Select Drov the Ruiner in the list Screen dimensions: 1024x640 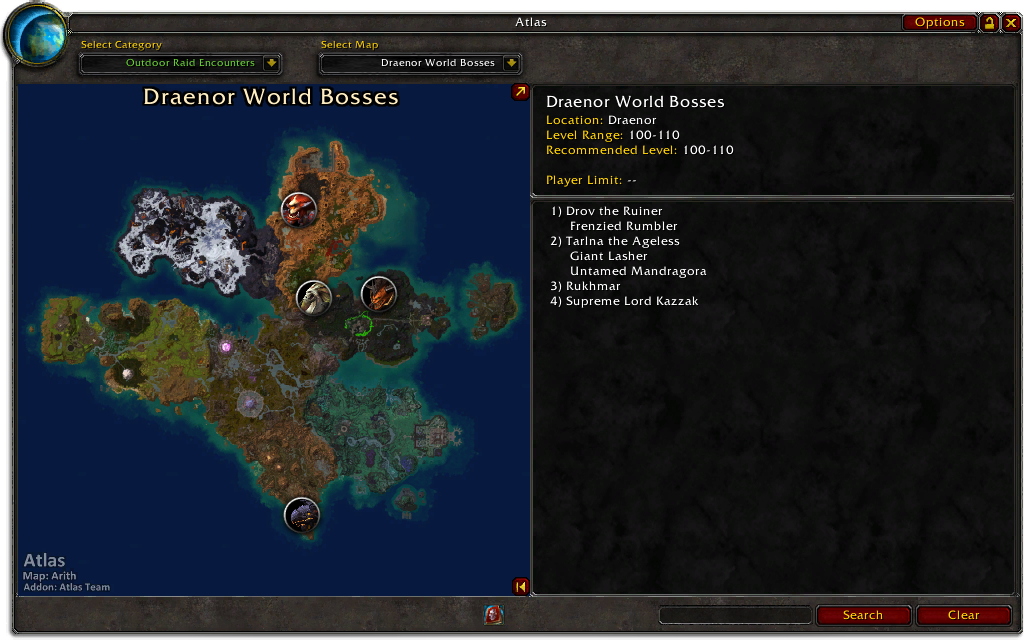click(614, 211)
